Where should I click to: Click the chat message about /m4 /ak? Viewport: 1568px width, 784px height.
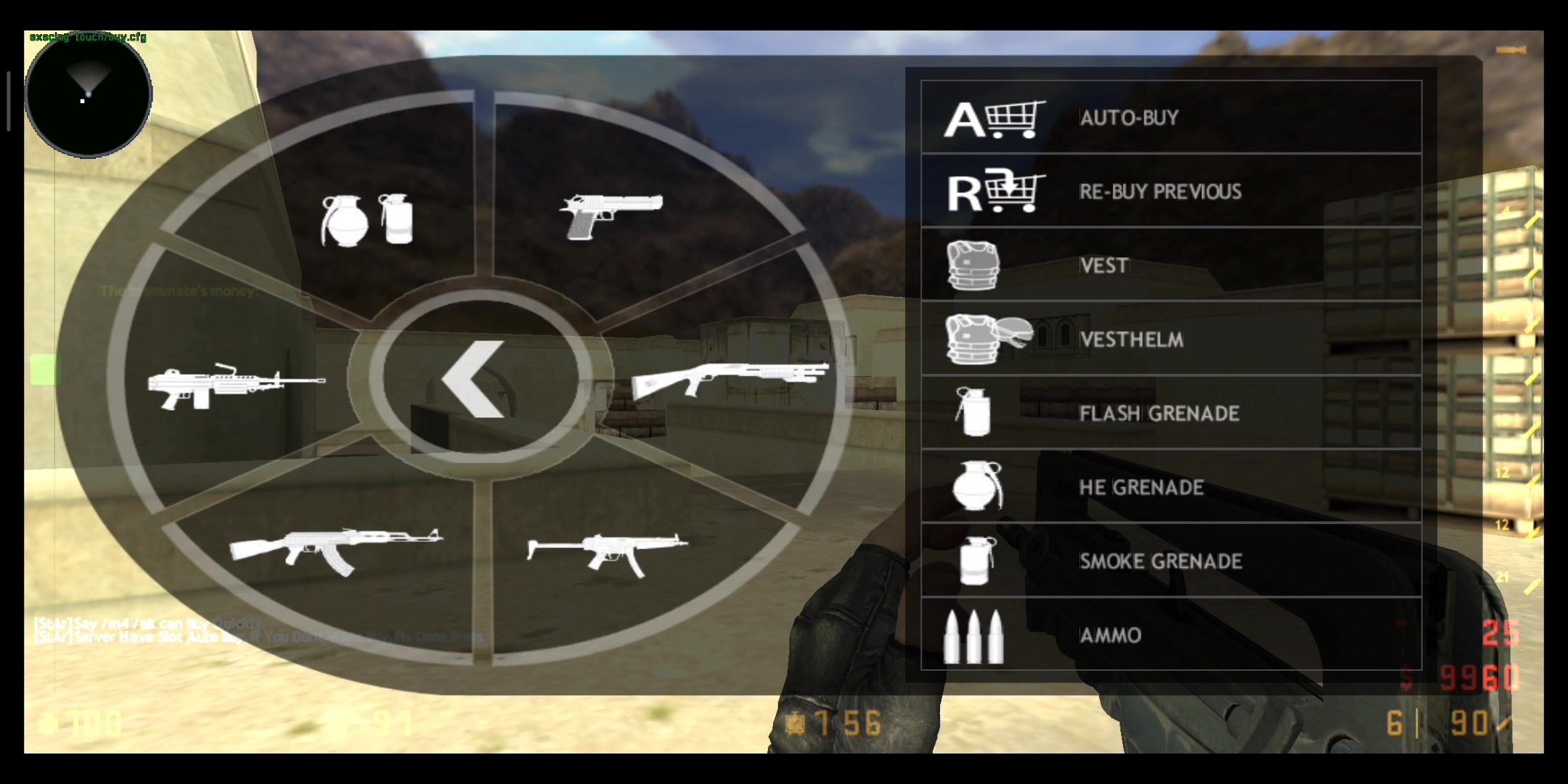pyautogui.click(x=145, y=623)
